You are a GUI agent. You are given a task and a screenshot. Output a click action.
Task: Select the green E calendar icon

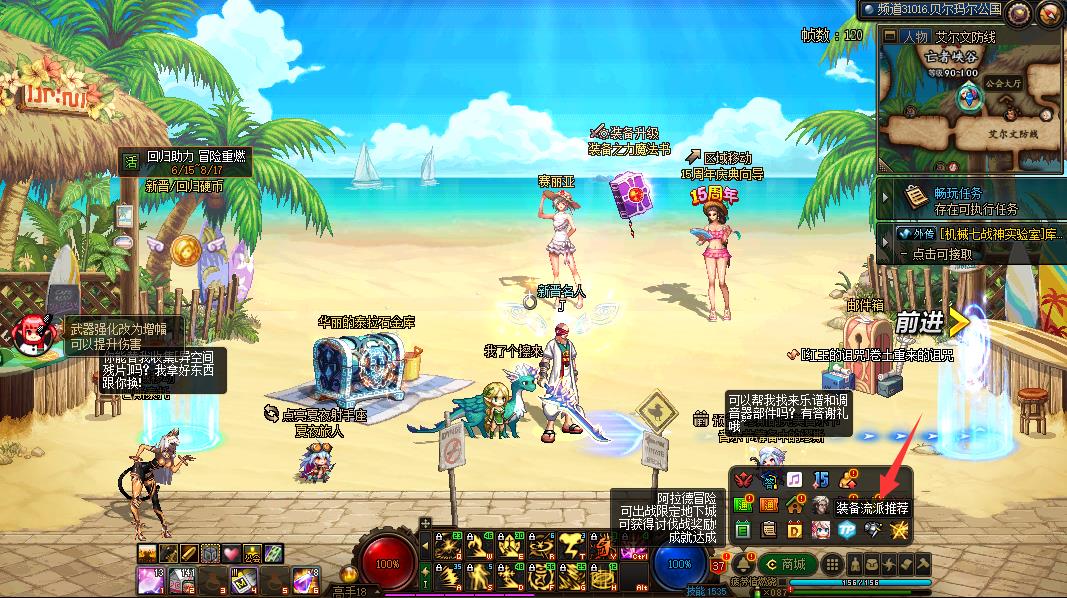coord(743,529)
